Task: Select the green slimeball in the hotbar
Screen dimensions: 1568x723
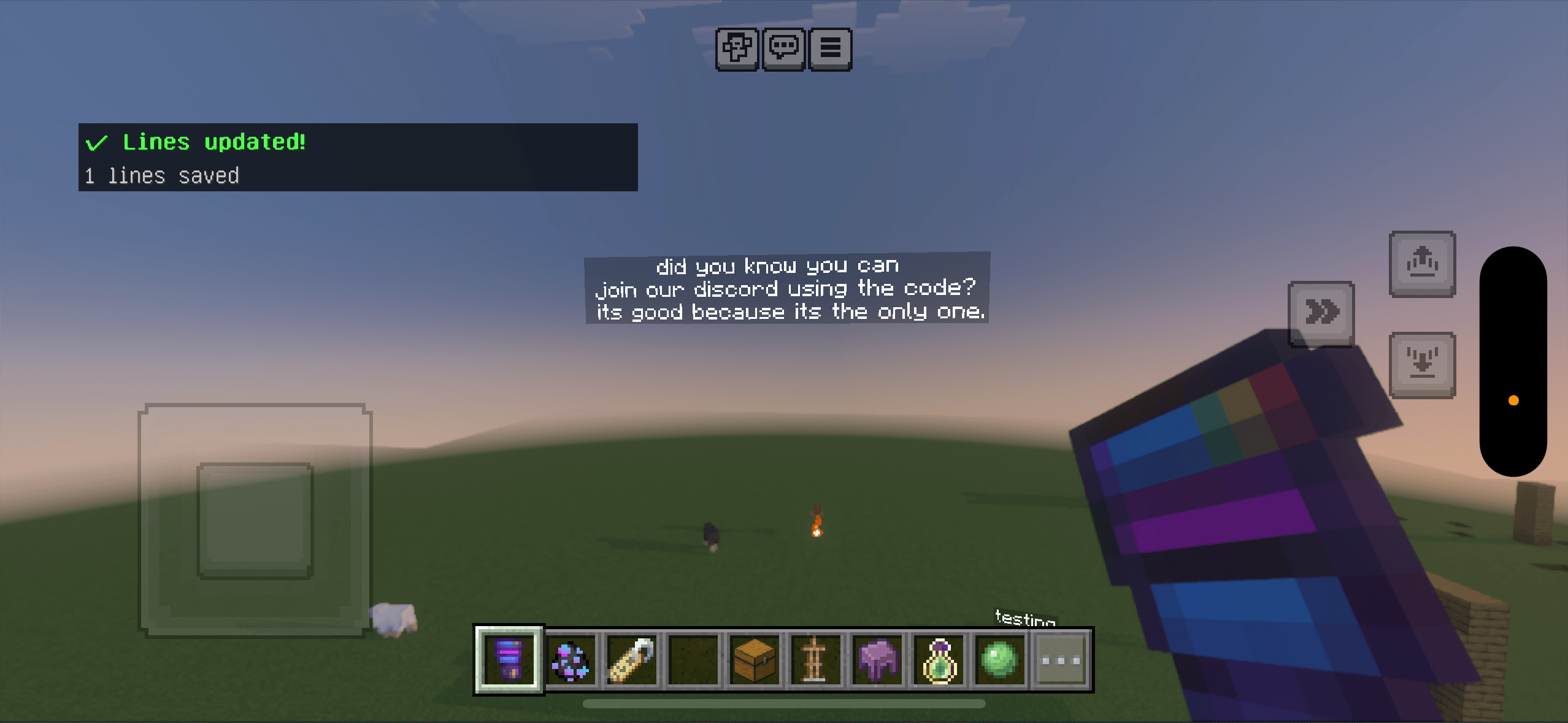Action: click(1001, 660)
